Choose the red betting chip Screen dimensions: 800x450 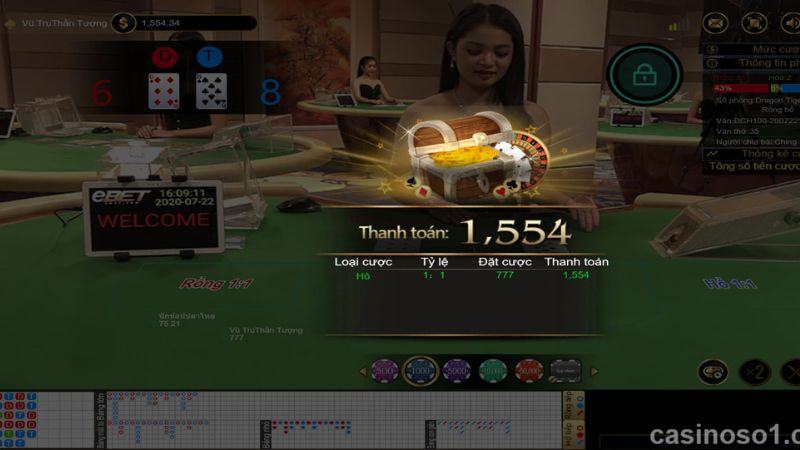tap(528, 372)
